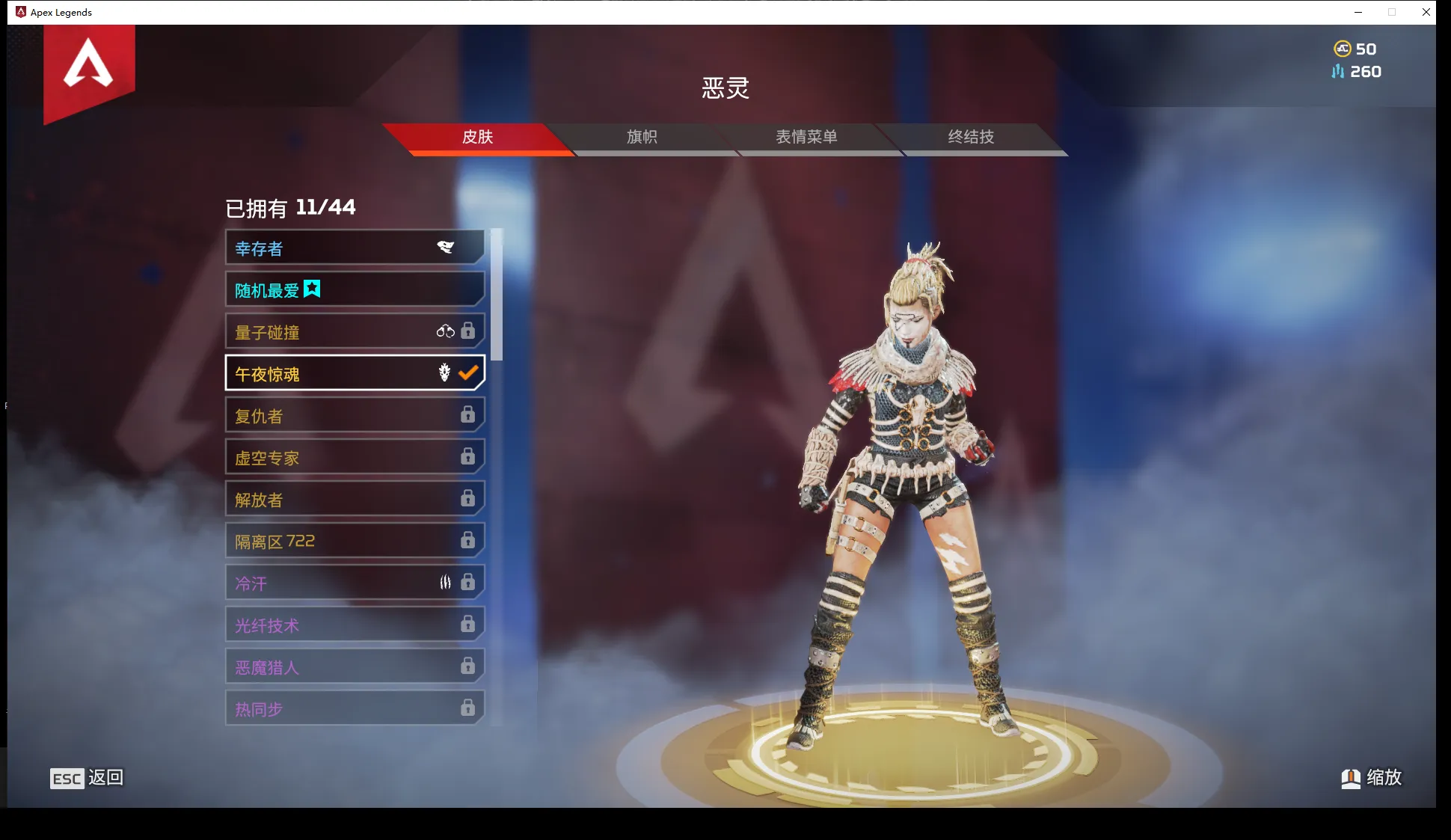
Task: Choose the 恶魔猎人 skin
Action: click(x=355, y=667)
